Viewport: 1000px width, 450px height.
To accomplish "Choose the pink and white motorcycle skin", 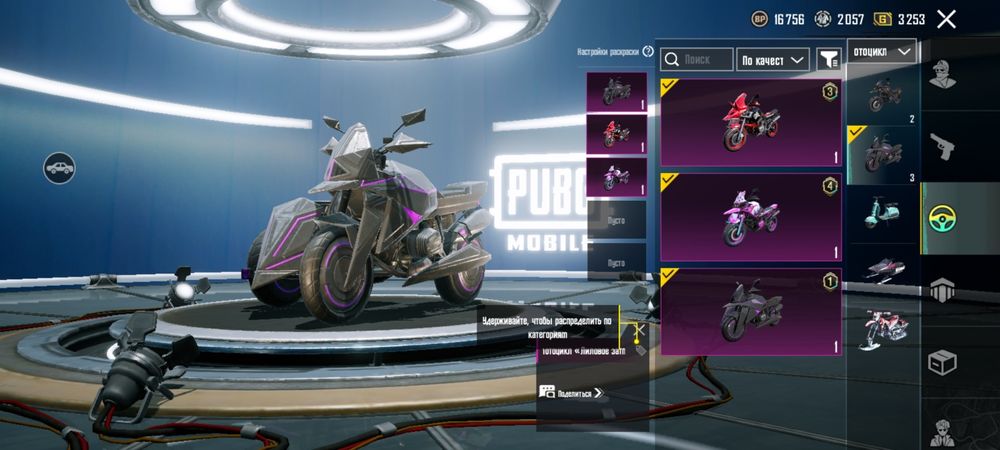I will [x=750, y=216].
